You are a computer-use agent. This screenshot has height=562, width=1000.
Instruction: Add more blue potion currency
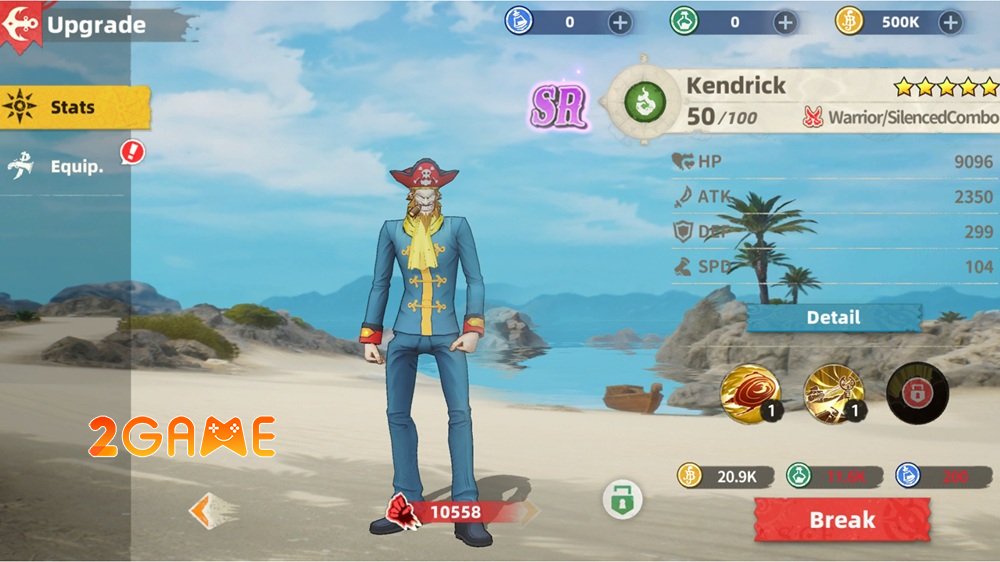tap(620, 22)
